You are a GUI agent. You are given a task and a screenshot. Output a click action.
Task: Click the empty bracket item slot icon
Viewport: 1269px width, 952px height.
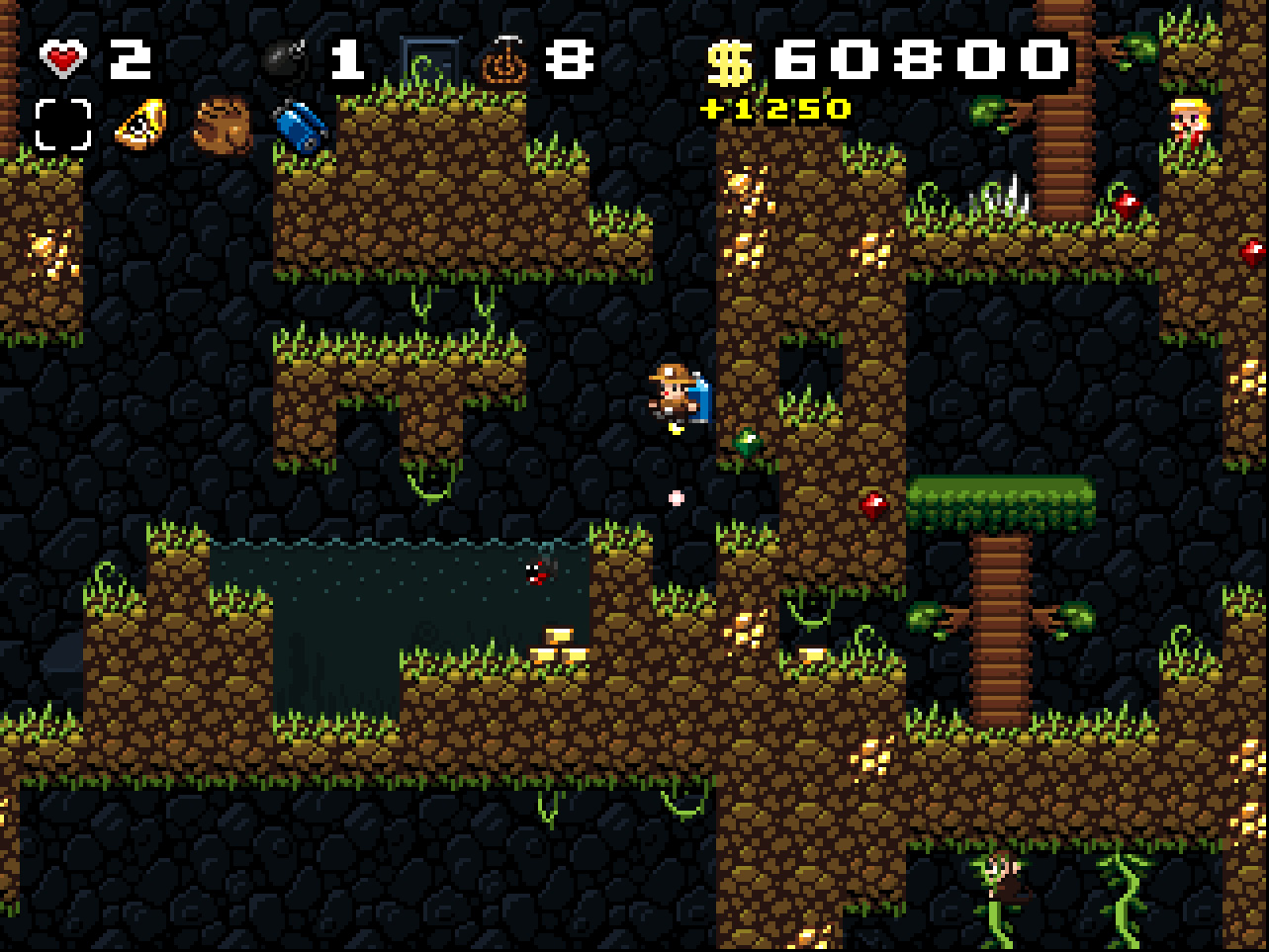(61, 124)
